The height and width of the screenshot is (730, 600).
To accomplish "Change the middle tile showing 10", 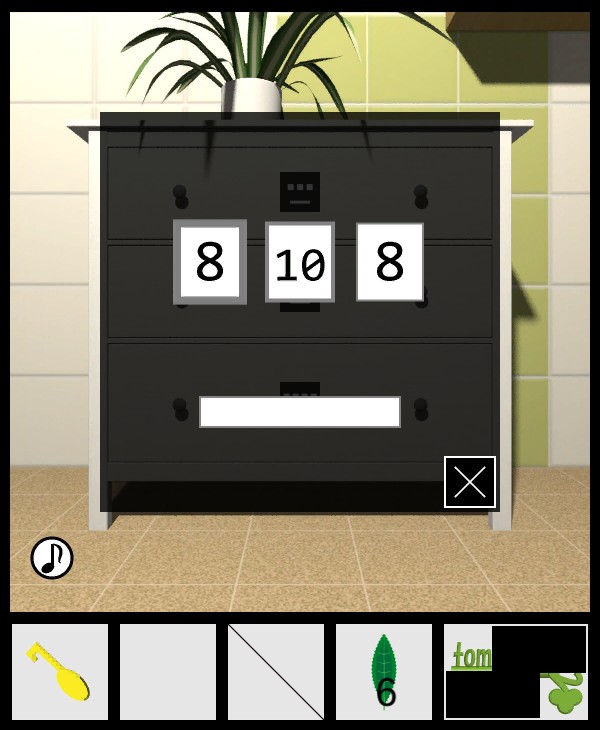I will pos(300,262).
